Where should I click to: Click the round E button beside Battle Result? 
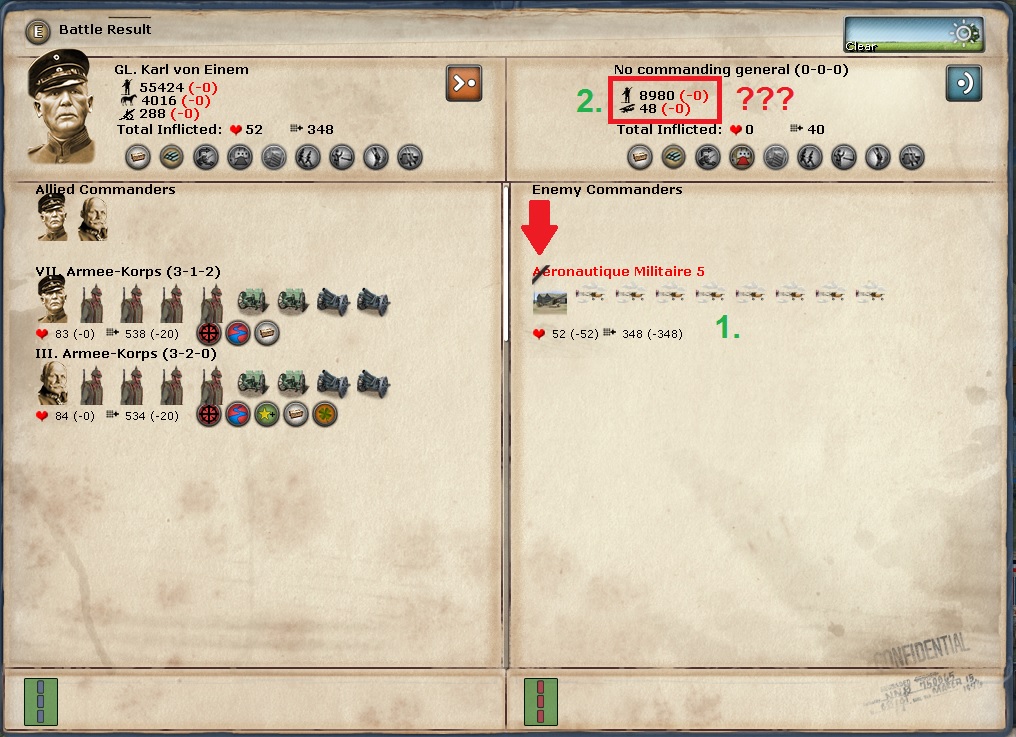(38, 30)
